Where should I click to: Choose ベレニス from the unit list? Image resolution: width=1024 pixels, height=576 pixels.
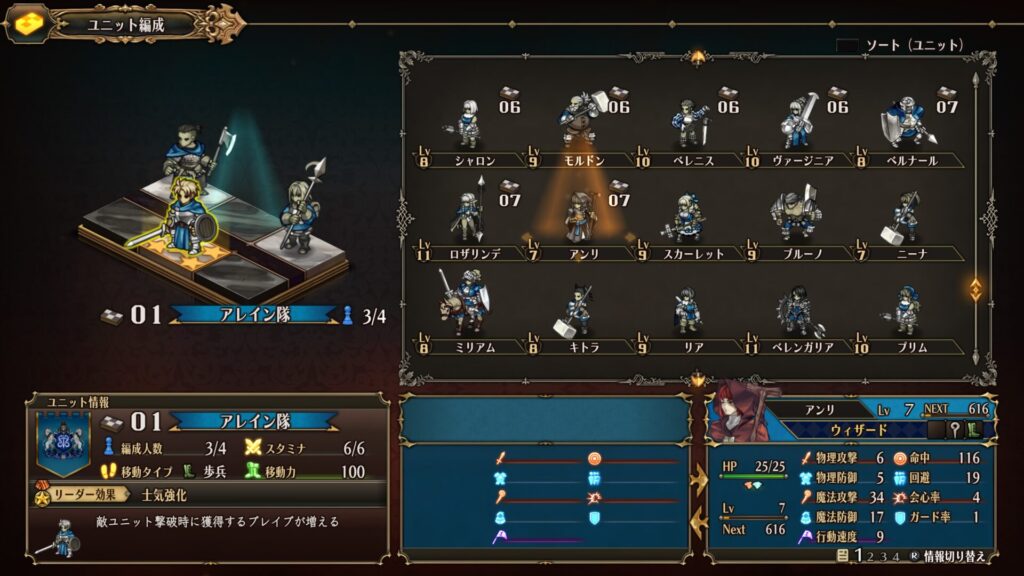click(x=688, y=125)
